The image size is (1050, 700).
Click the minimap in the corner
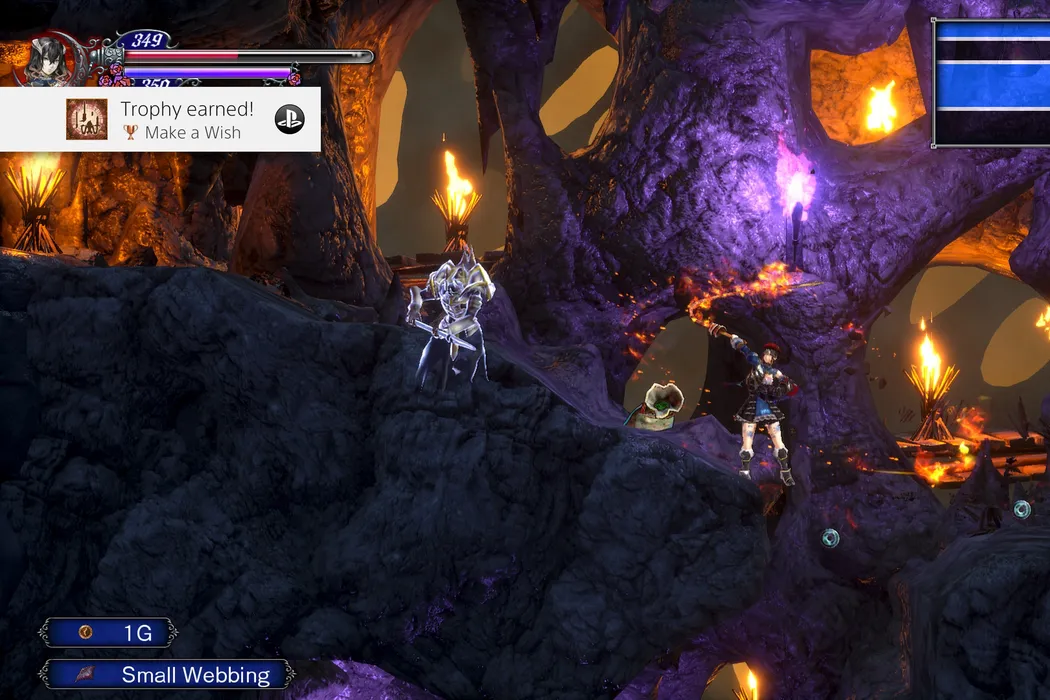point(991,83)
